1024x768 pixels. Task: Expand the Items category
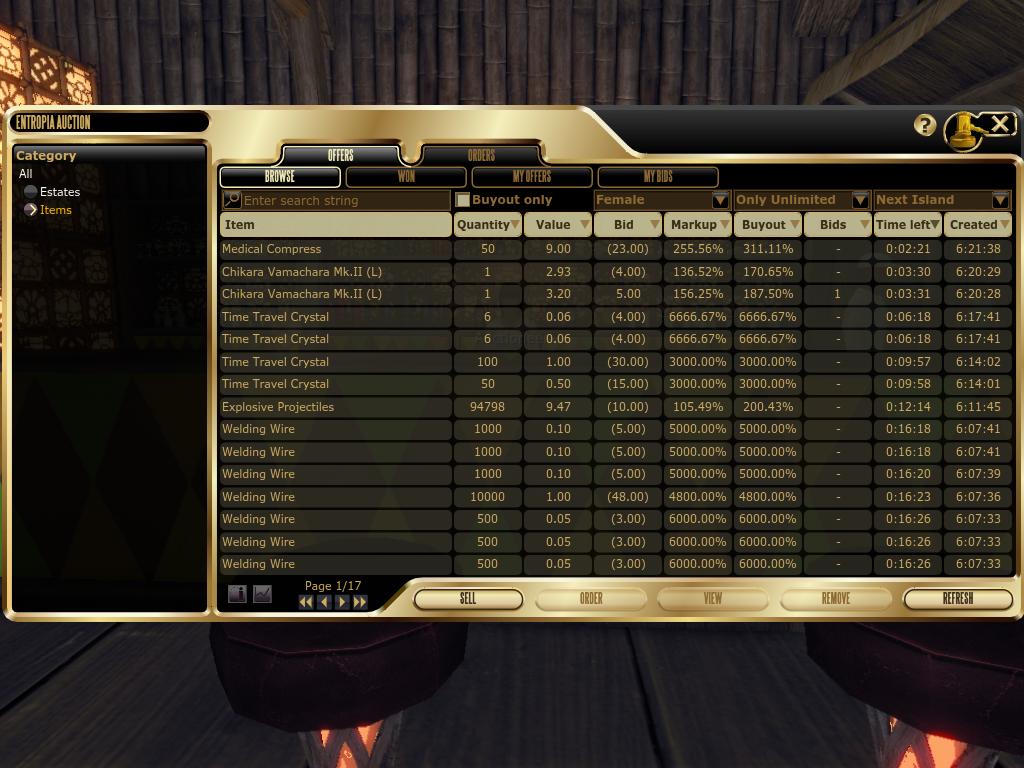[31, 210]
